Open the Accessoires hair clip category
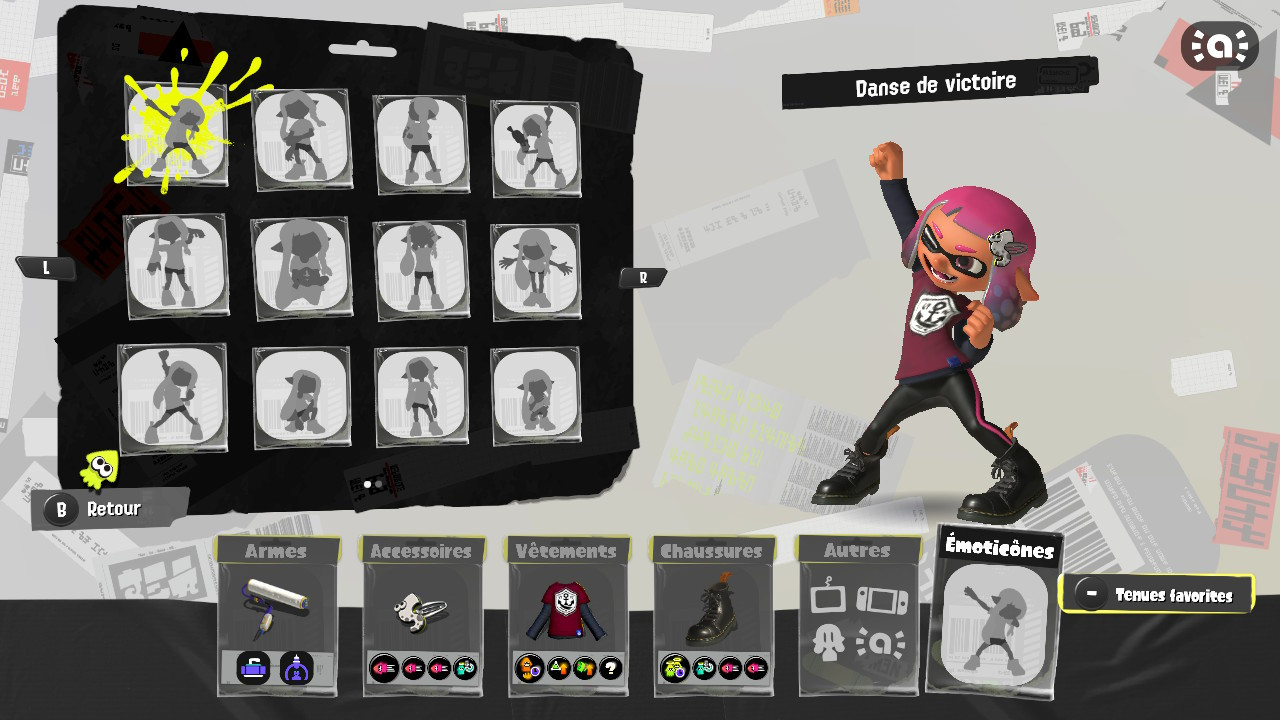Image resolution: width=1280 pixels, height=720 pixels. click(x=423, y=610)
